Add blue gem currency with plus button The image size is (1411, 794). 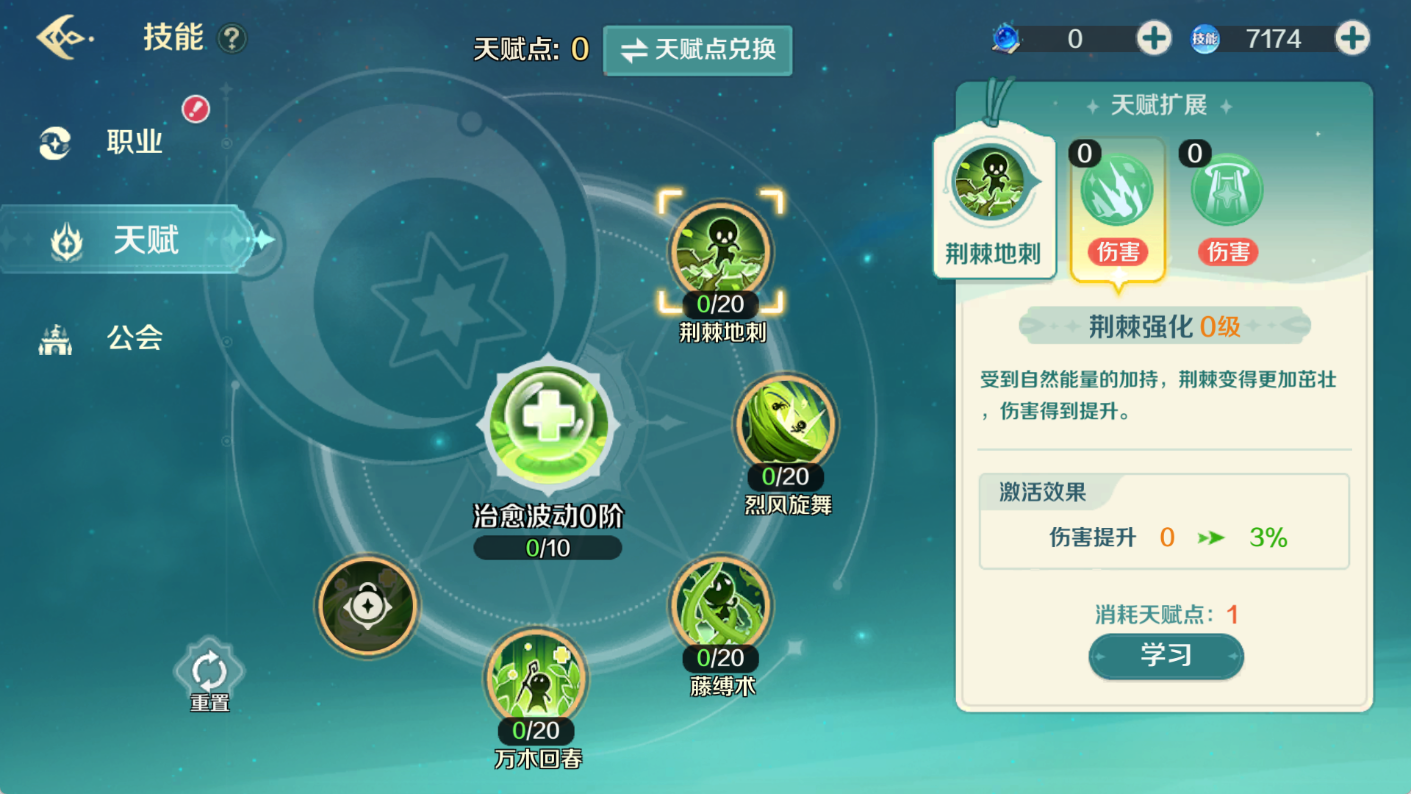coord(1153,39)
